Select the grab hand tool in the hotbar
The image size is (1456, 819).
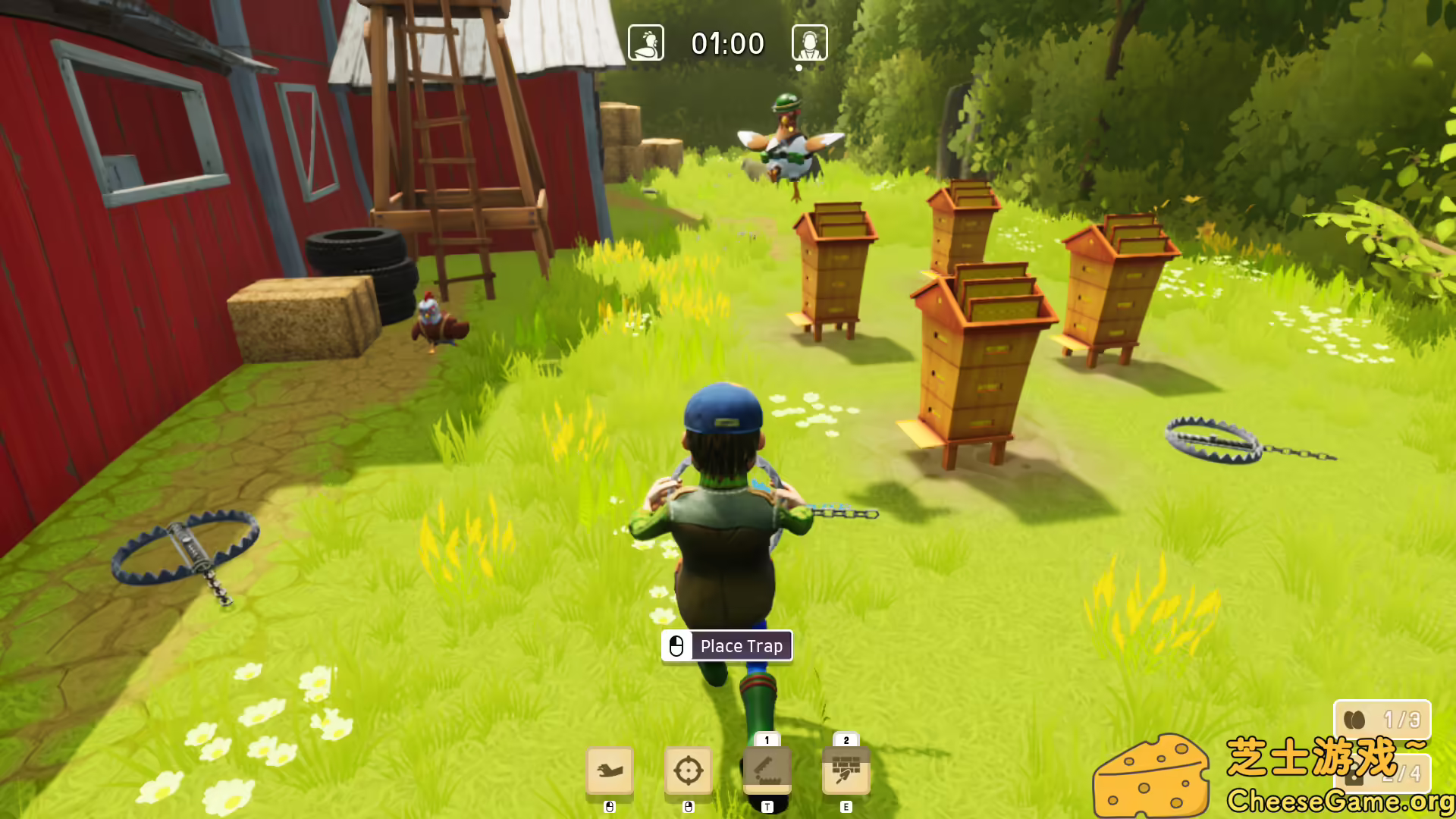[609, 770]
